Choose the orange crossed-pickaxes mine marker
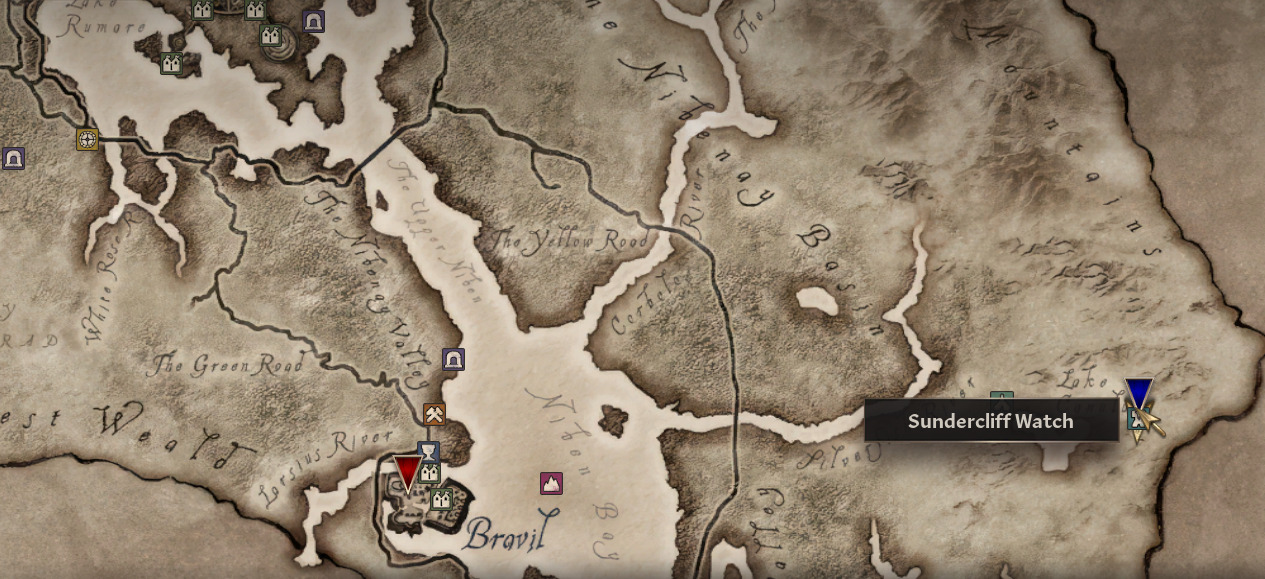 (434, 413)
